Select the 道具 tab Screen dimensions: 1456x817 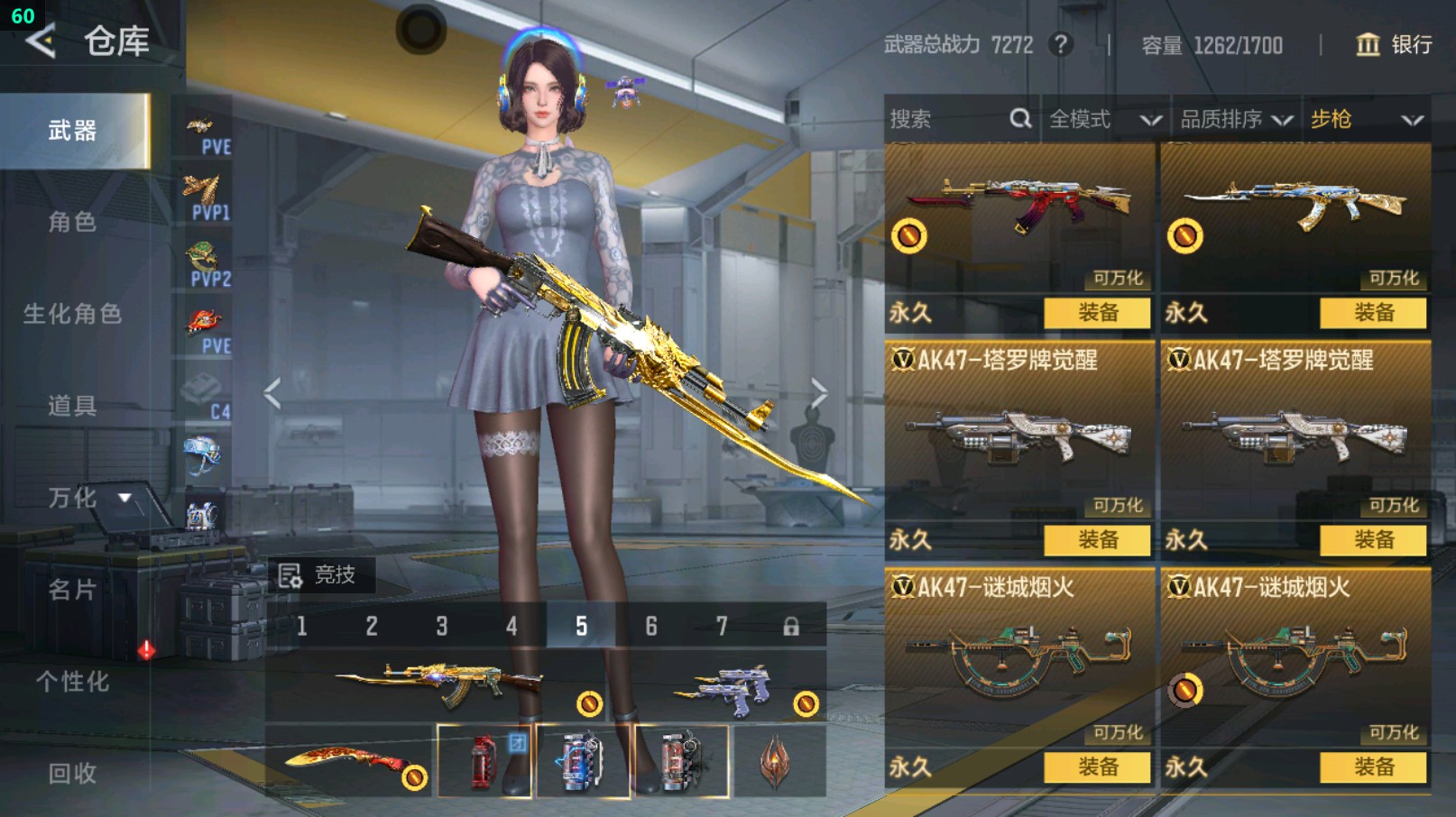coord(72,406)
